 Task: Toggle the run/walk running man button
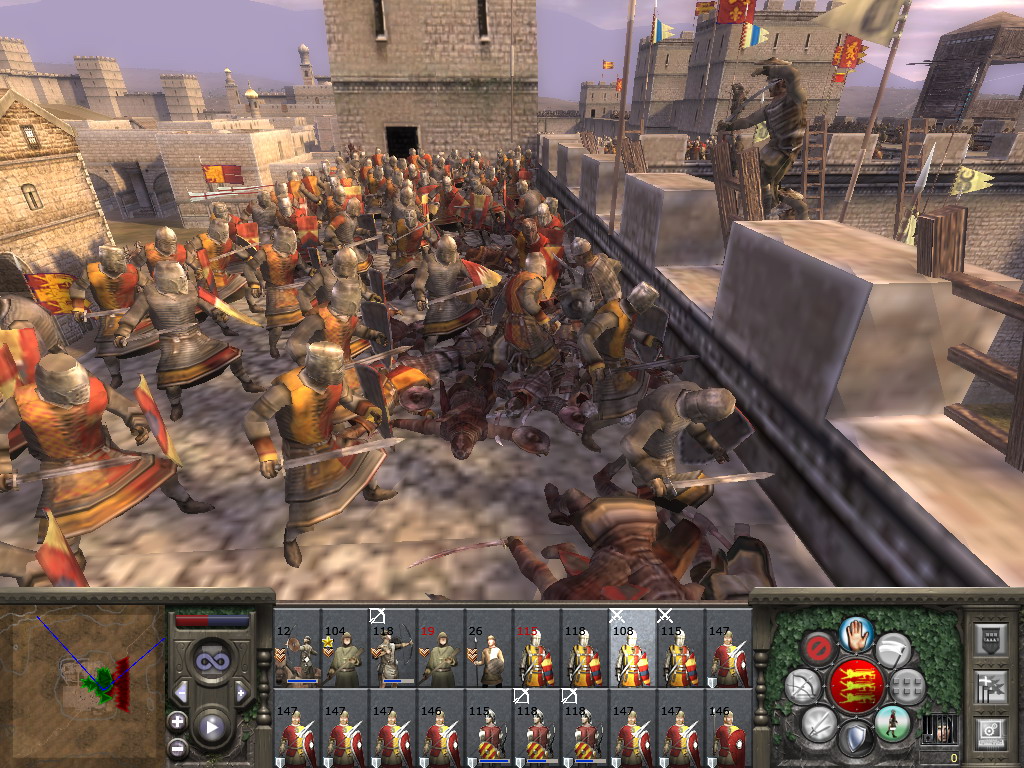tap(892, 722)
